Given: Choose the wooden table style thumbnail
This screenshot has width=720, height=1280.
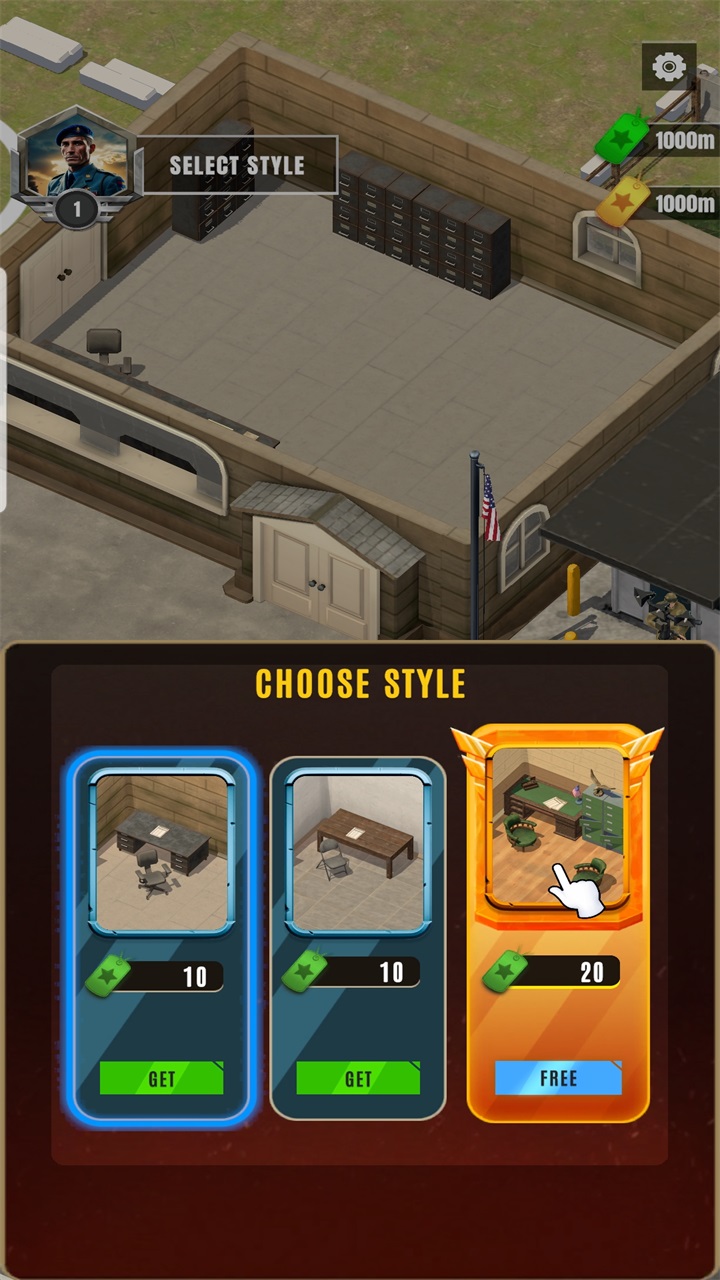Looking at the screenshot, I should click(358, 851).
